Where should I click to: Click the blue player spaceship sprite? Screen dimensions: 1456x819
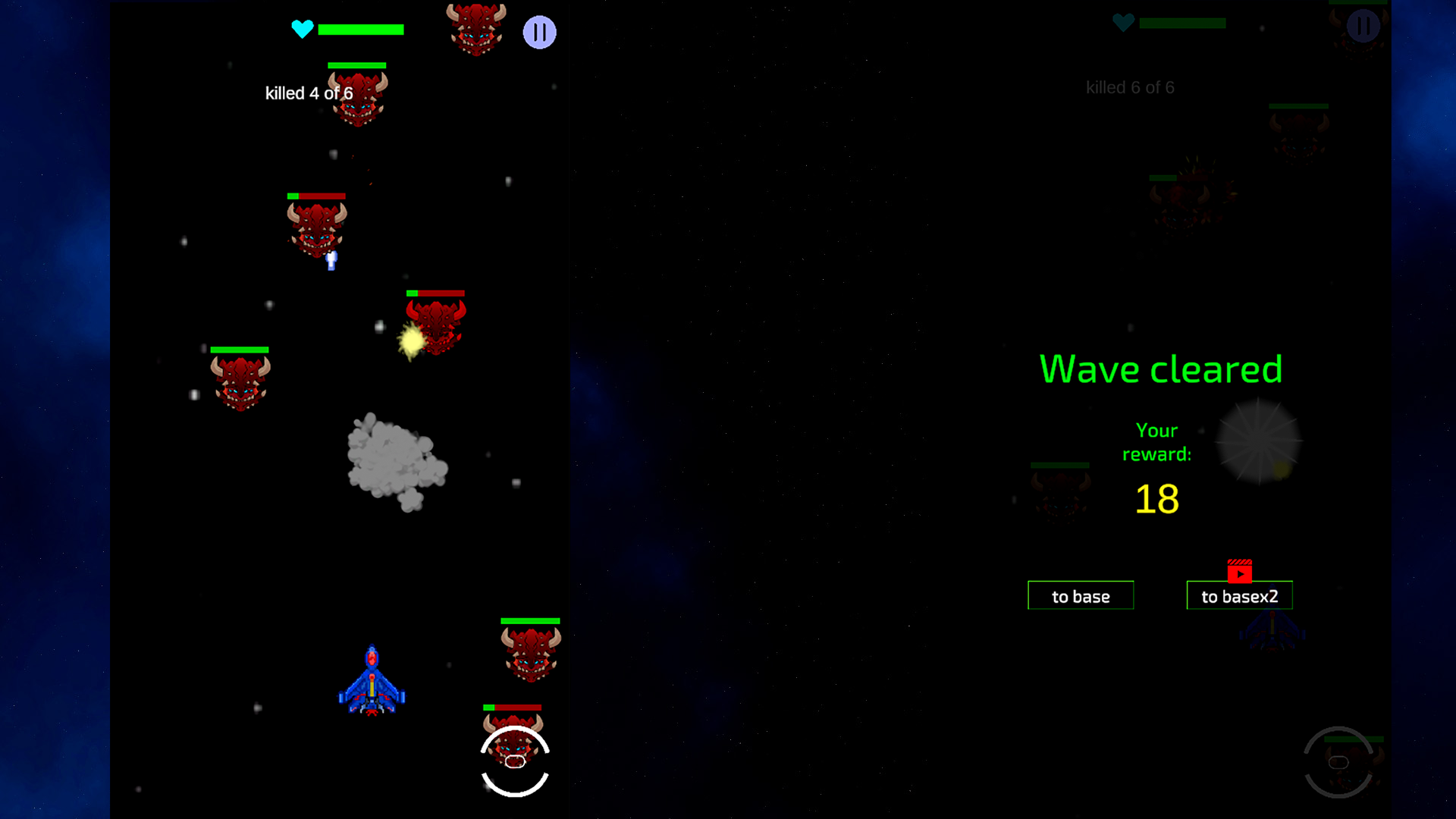pyautogui.click(x=372, y=679)
